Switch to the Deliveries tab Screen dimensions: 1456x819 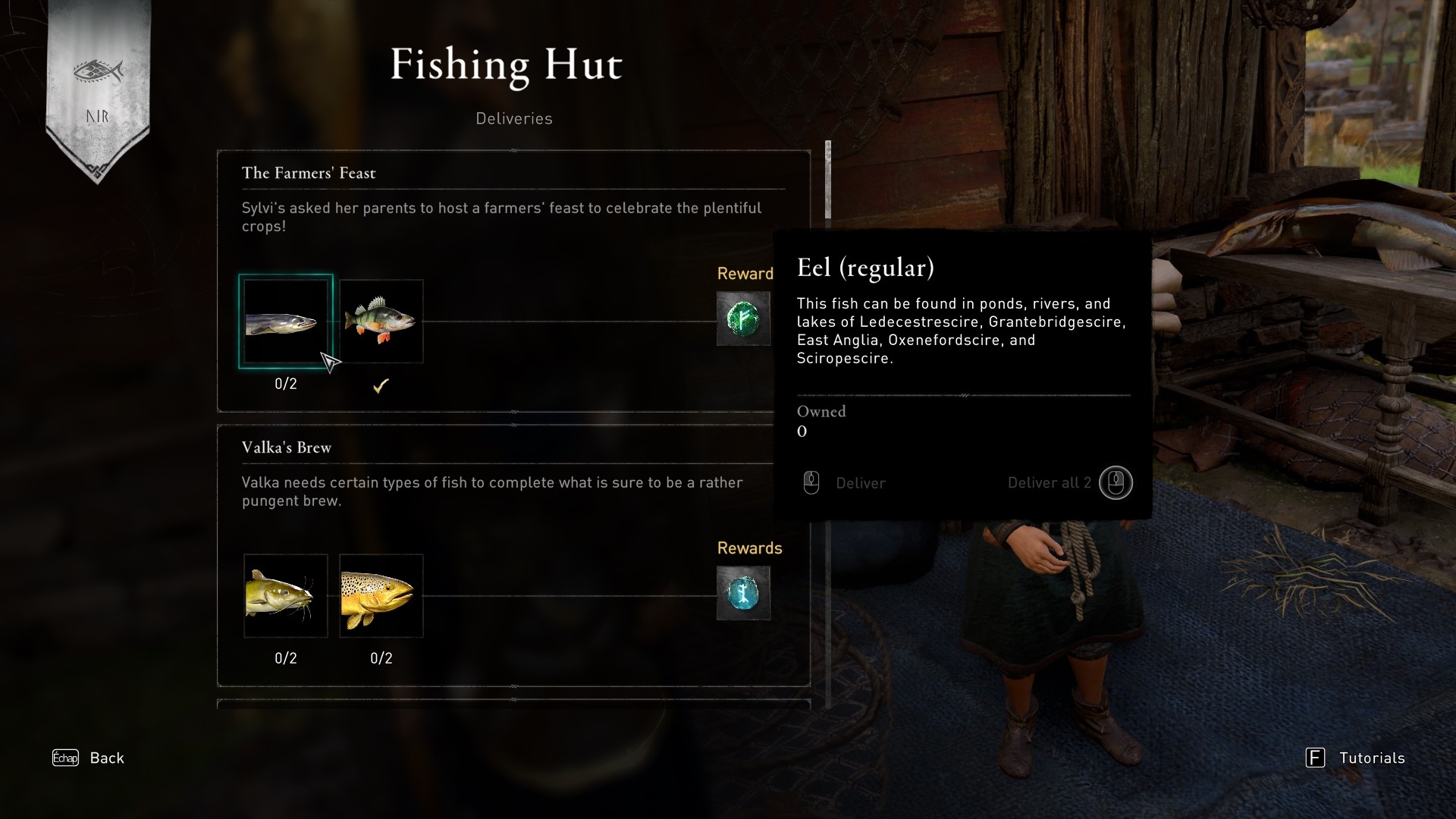click(514, 118)
